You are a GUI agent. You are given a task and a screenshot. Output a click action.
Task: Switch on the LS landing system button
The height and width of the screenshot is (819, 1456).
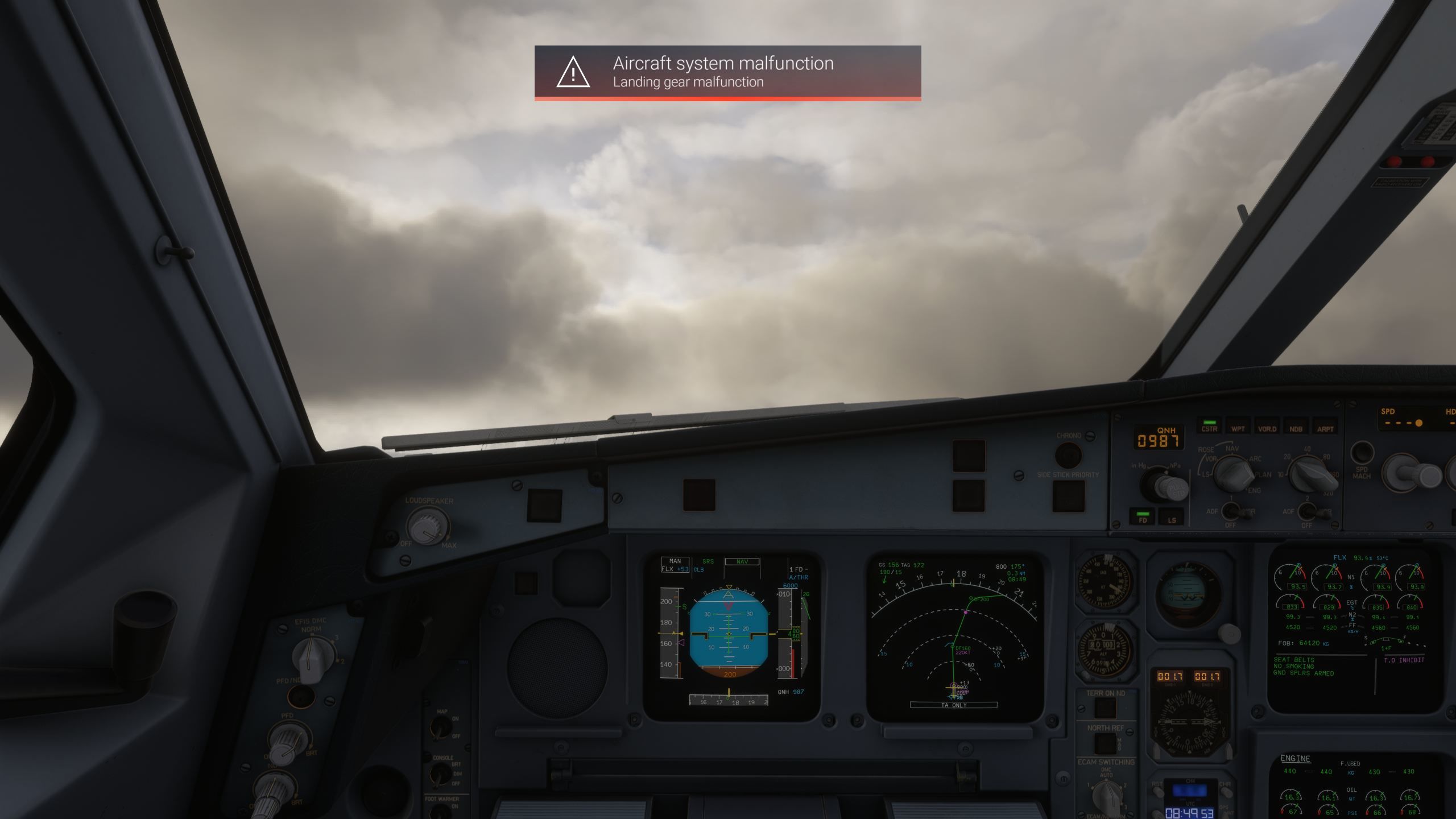click(x=1172, y=518)
